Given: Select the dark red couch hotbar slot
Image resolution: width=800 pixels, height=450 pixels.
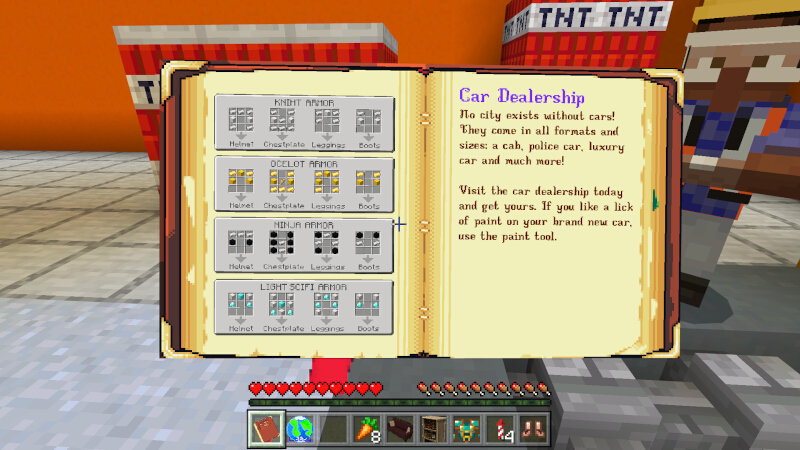Looking at the screenshot, I should (400, 428).
